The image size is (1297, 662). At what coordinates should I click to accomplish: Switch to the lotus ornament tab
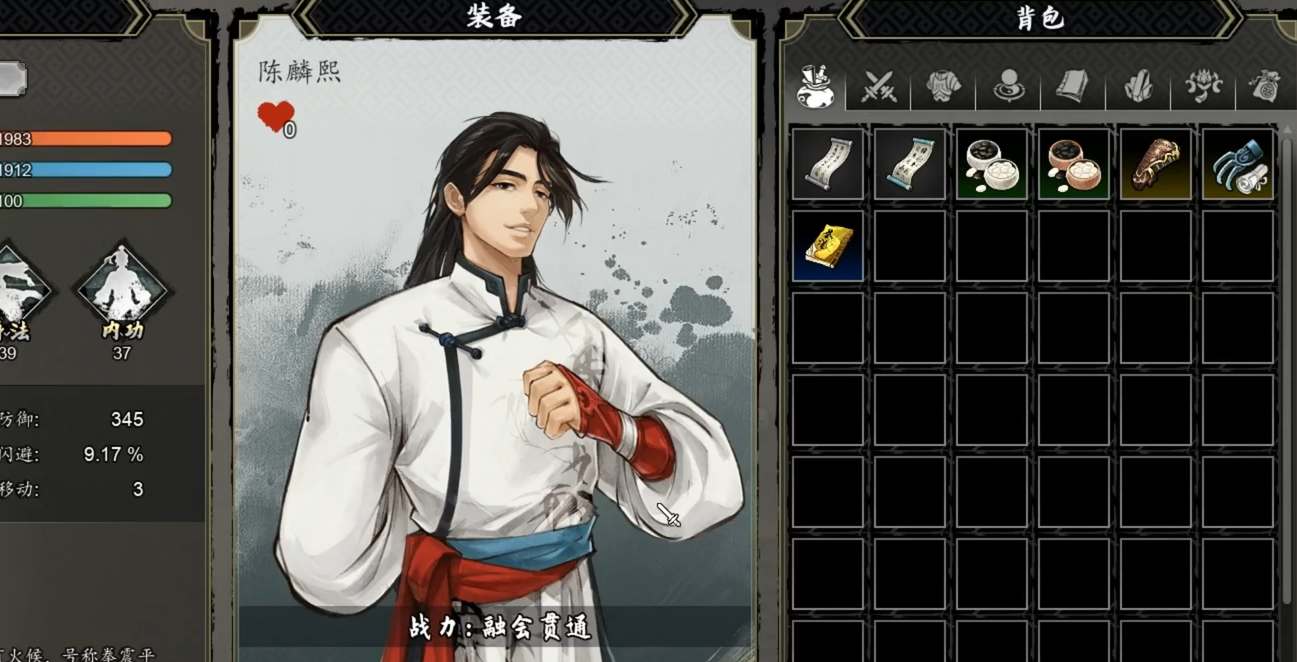click(x=1203, y=88)
